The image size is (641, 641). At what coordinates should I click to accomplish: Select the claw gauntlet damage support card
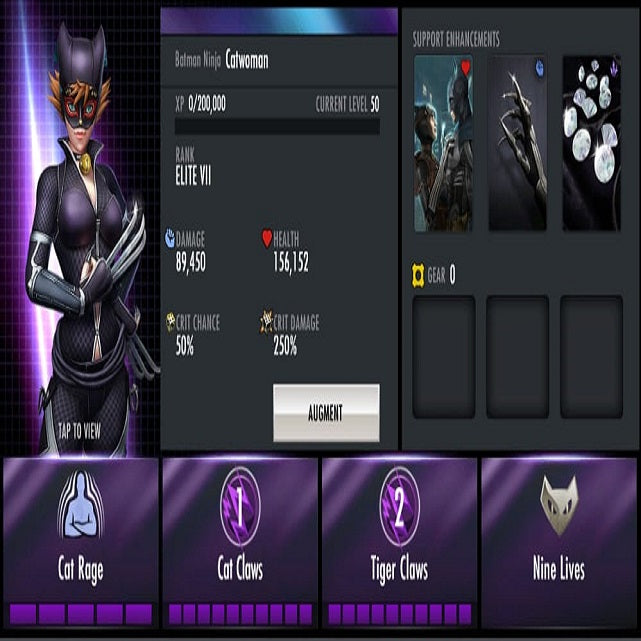click(518, 143)
